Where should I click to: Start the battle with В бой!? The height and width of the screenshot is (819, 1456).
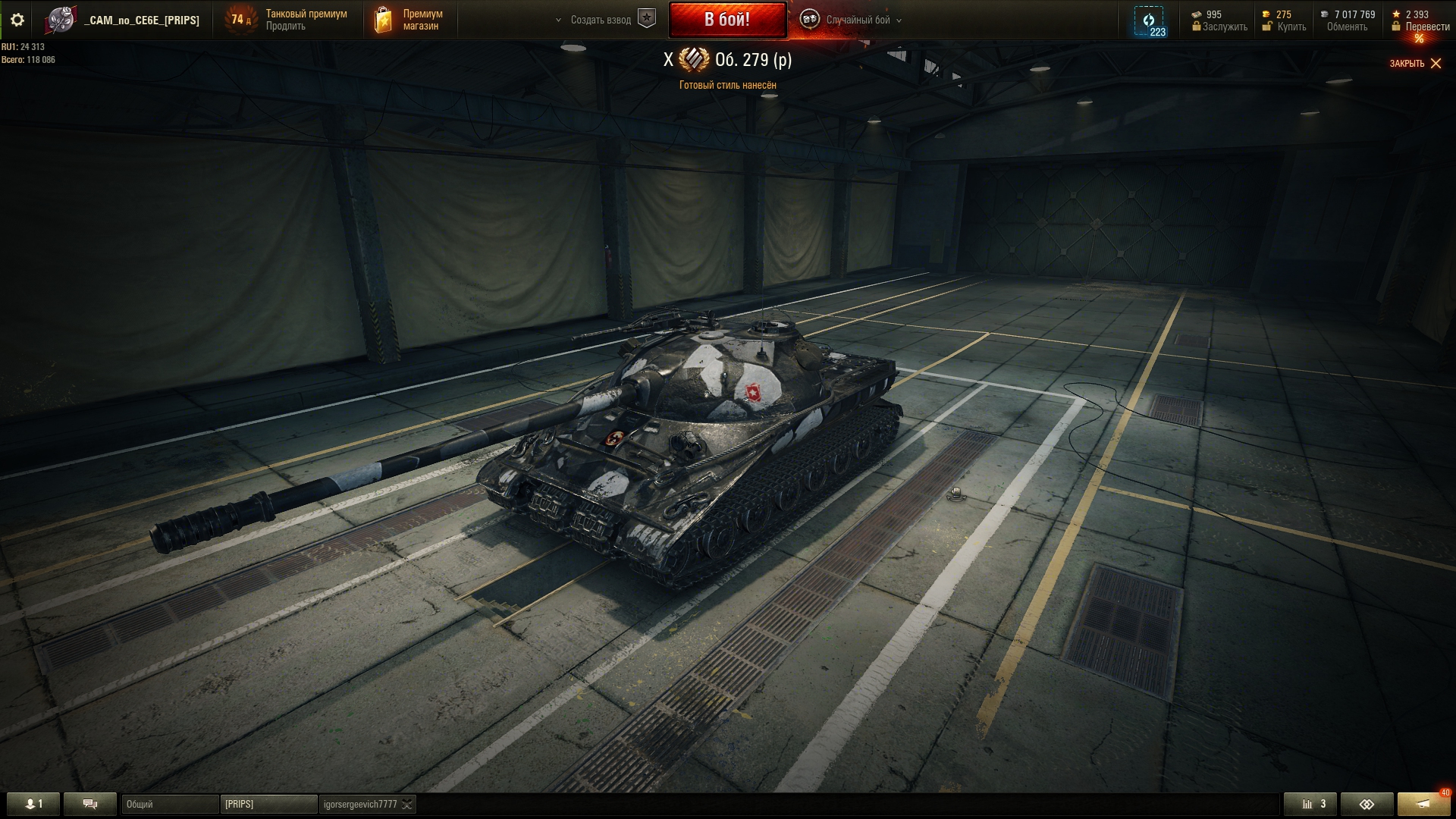pos(727,20)
